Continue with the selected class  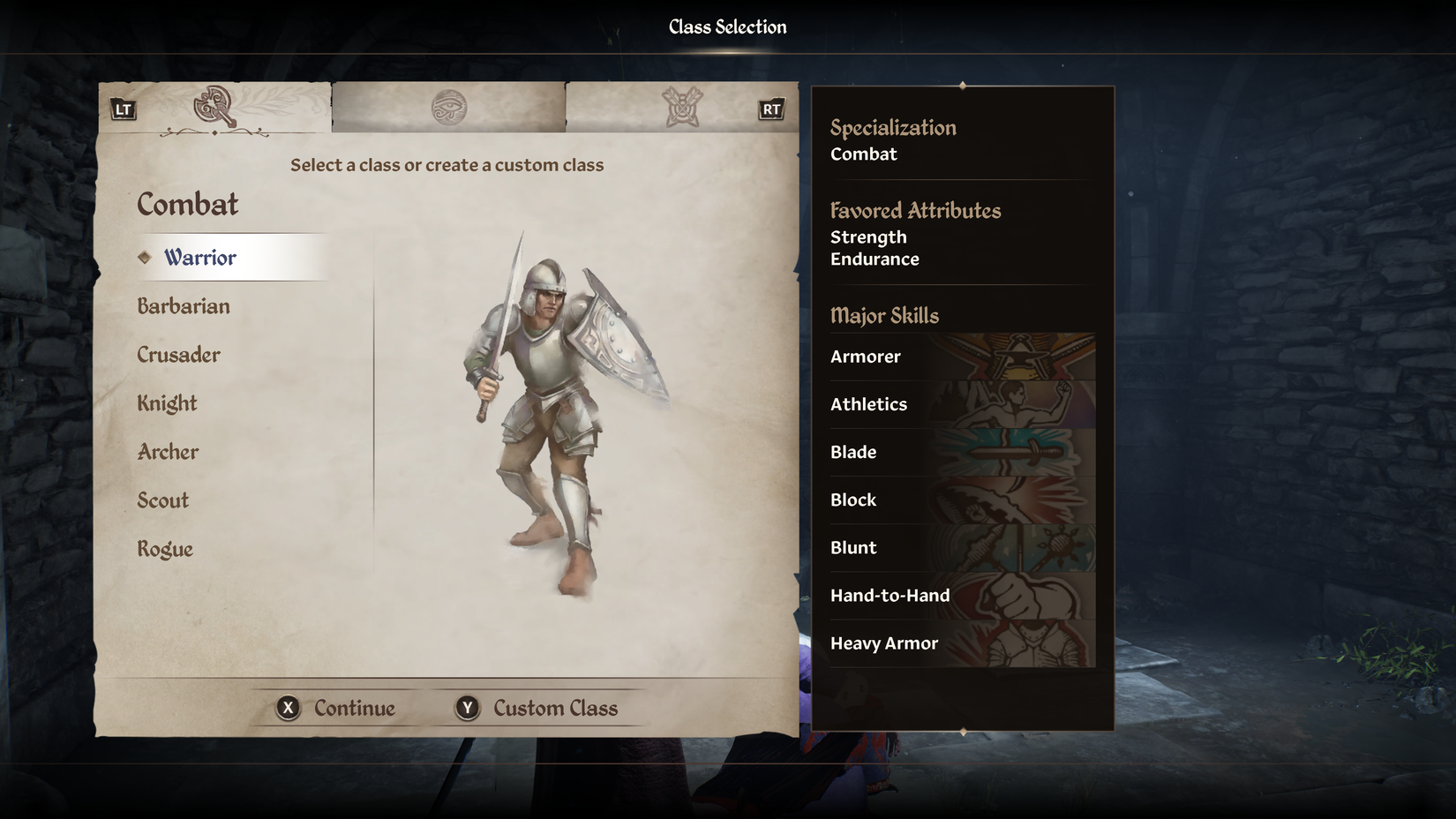(336, 708)
